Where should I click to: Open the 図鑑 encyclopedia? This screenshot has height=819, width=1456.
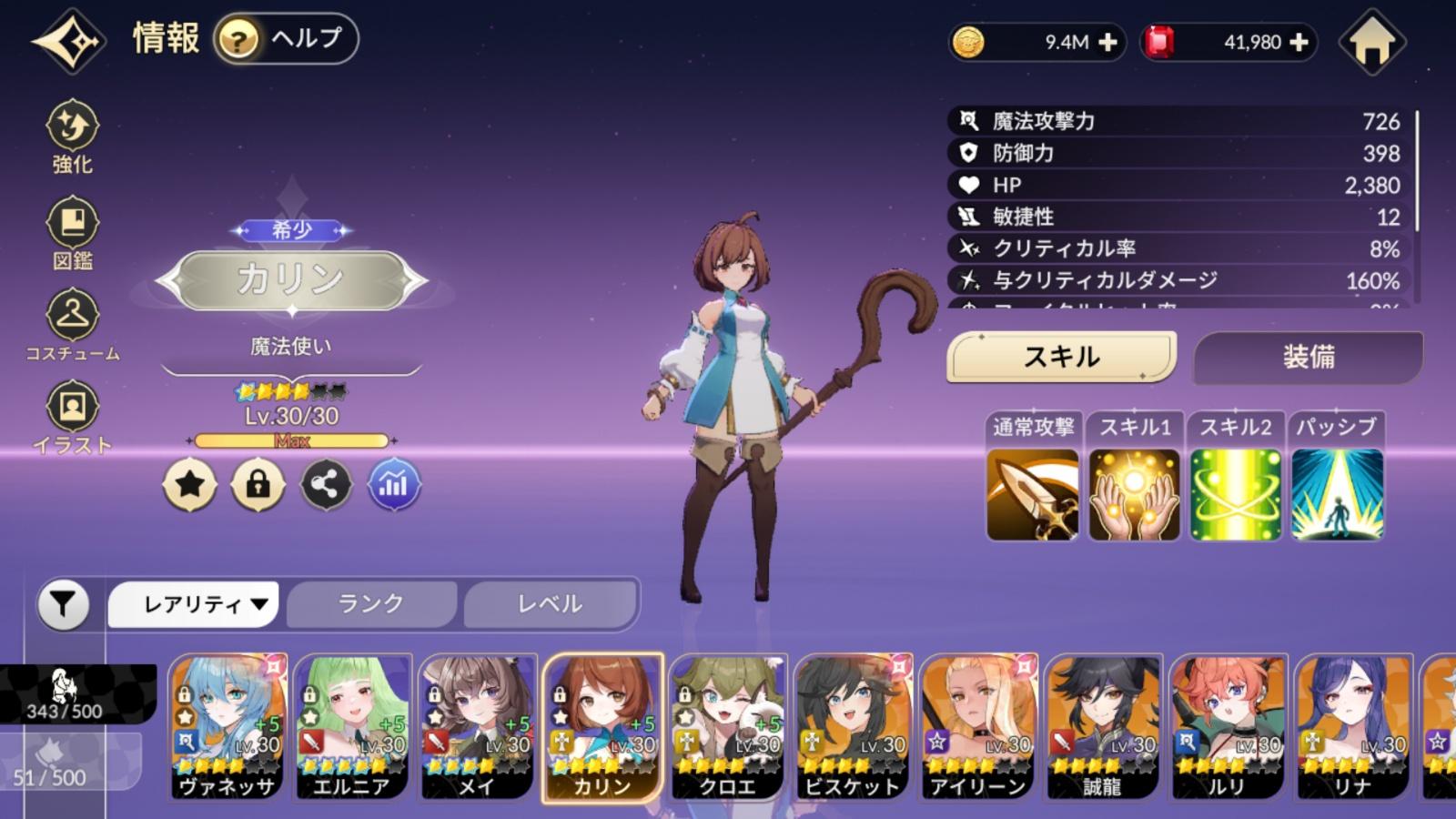pyautogui.click(x=72, y=234)
